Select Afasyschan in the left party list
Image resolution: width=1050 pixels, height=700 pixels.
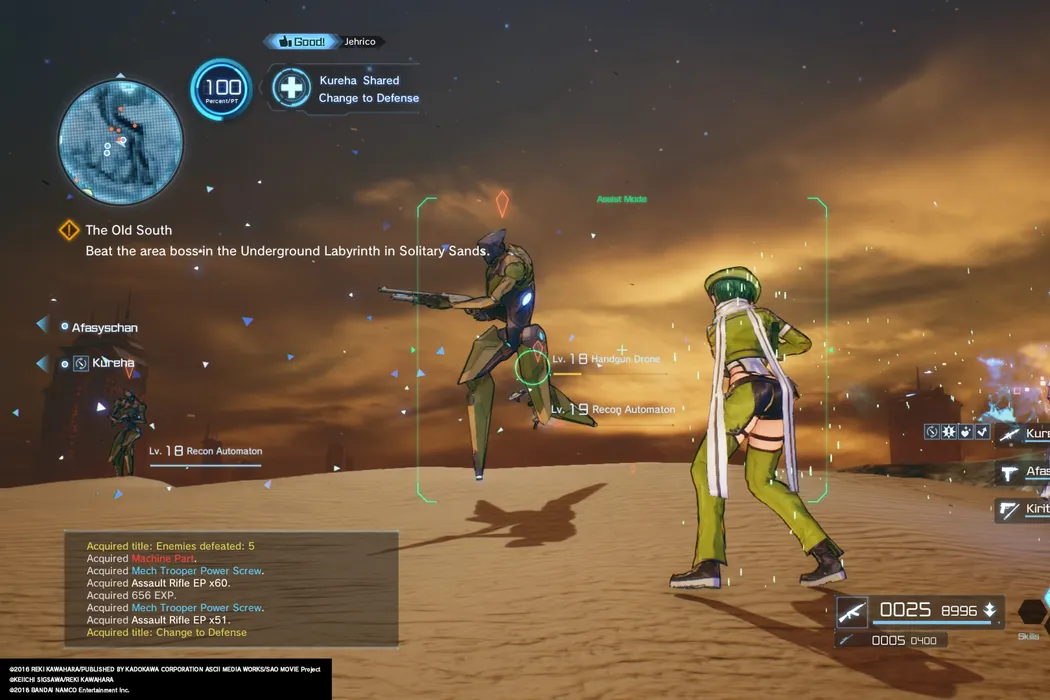pyautogui.click(x=104, y=327)
